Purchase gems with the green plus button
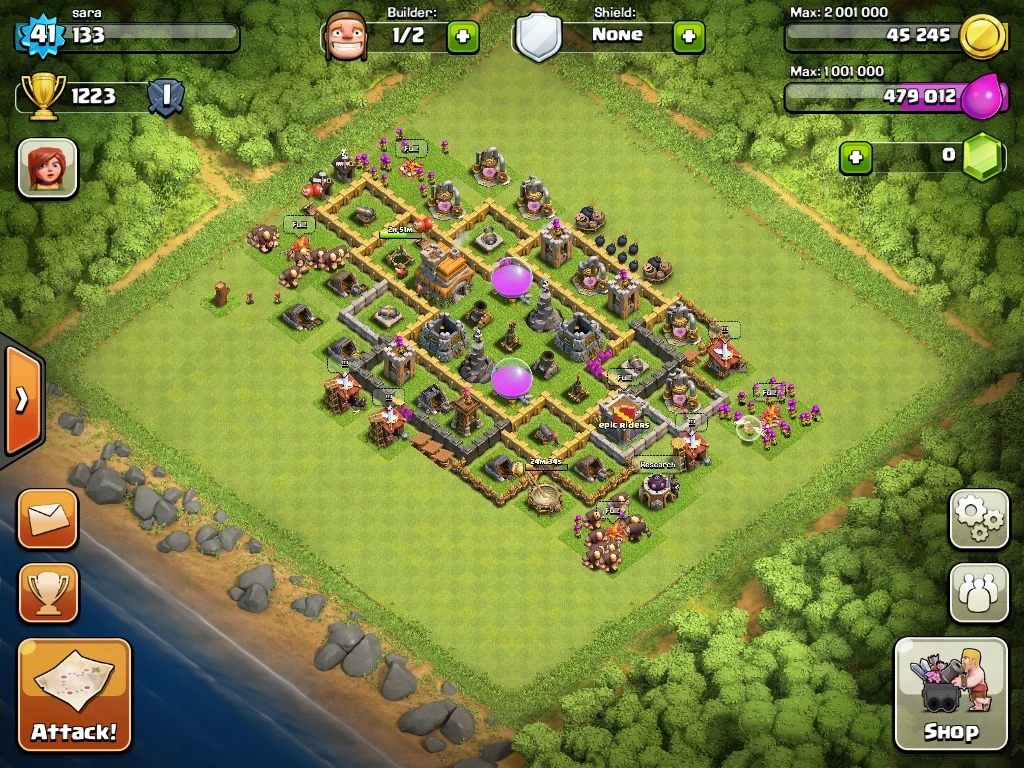Screen dimensions: 1024x768 click(x=855, y=157)
